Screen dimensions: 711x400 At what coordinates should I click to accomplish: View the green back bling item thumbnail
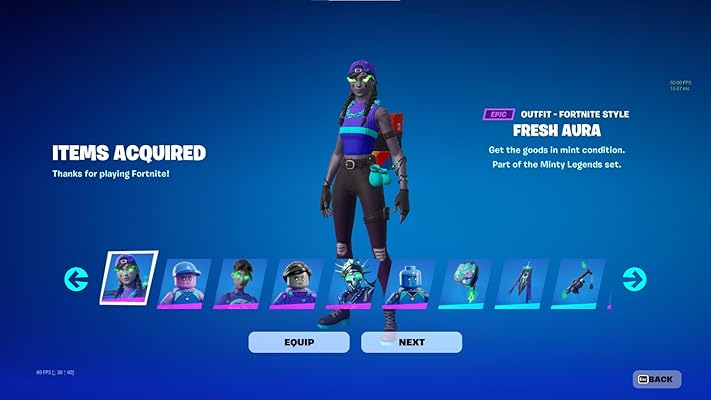click(x=467, y=282)
